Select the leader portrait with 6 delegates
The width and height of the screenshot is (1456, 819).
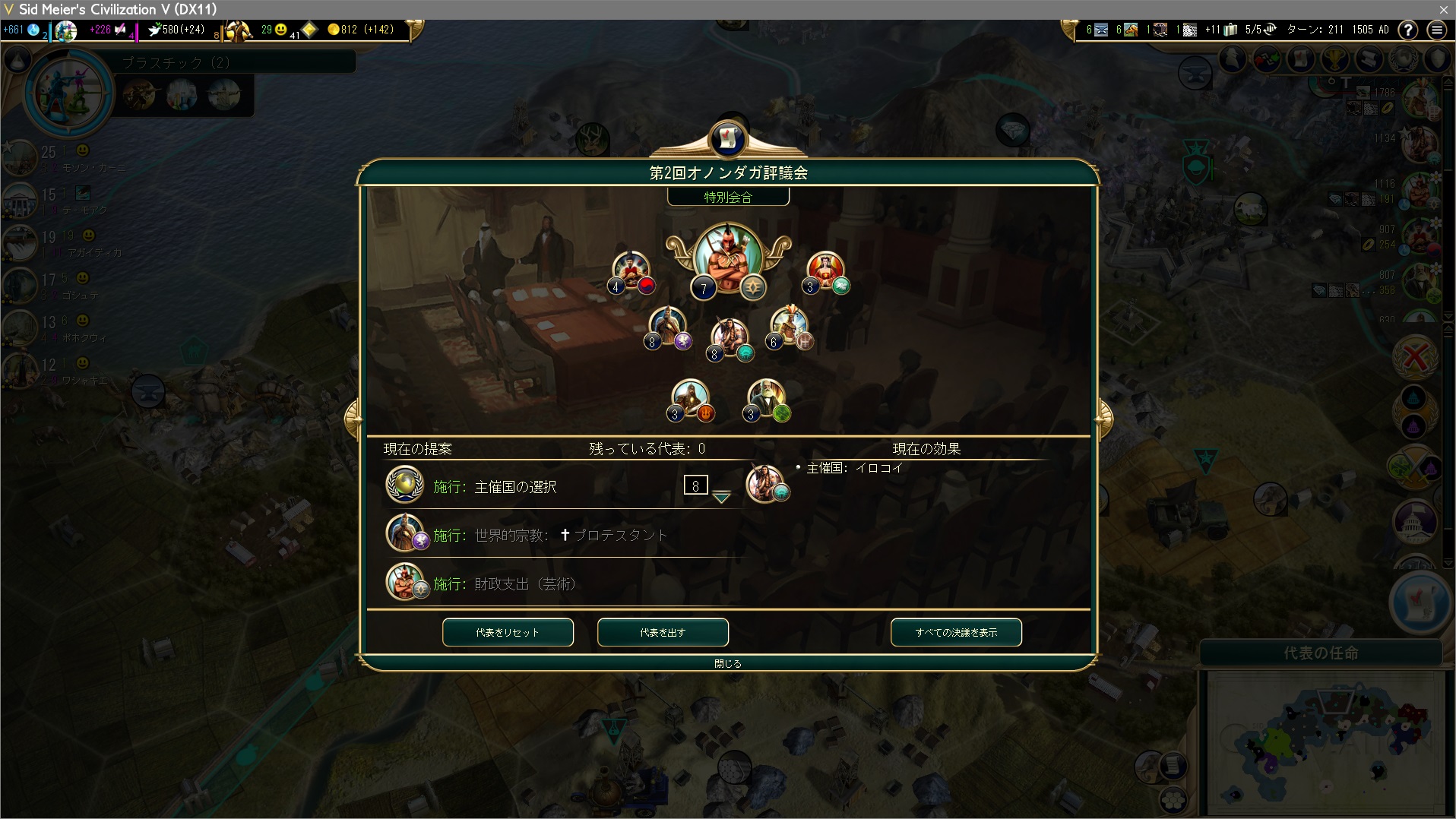pos(789,327)
